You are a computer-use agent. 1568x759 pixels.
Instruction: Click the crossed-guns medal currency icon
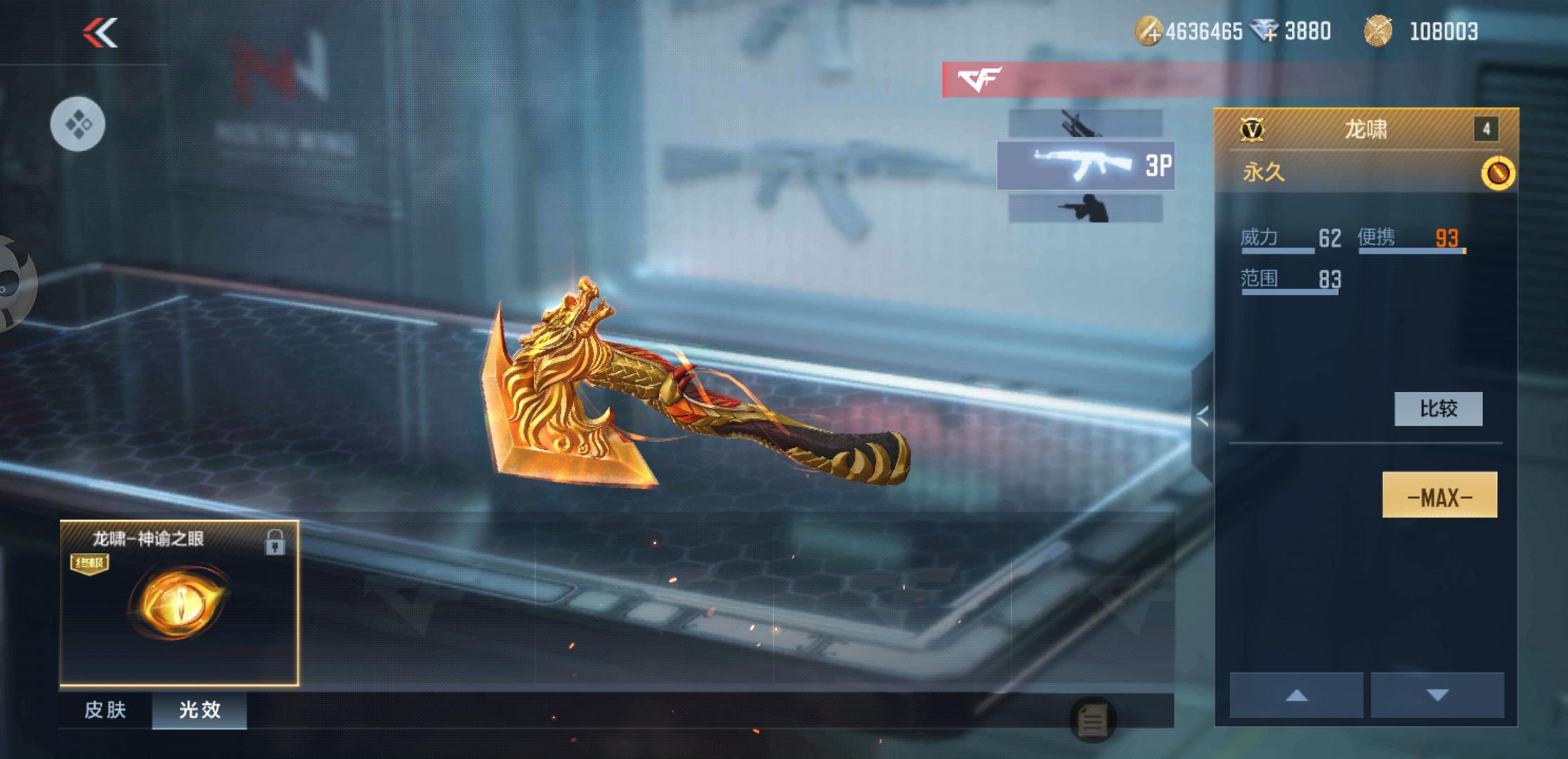pyautogui.click(x=1378, y=32)
